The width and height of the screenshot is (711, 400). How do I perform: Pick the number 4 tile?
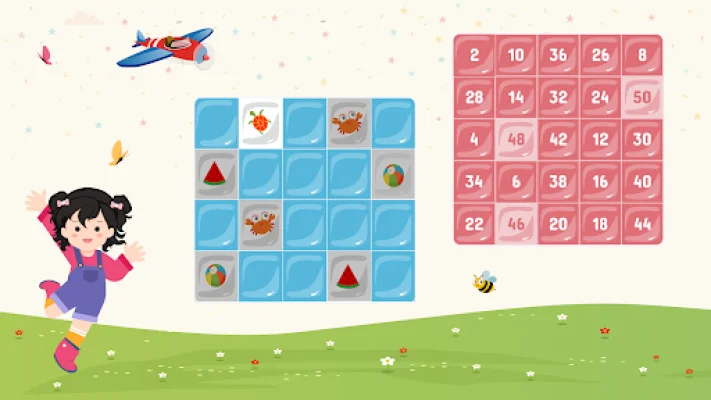[x=474, y=139]
